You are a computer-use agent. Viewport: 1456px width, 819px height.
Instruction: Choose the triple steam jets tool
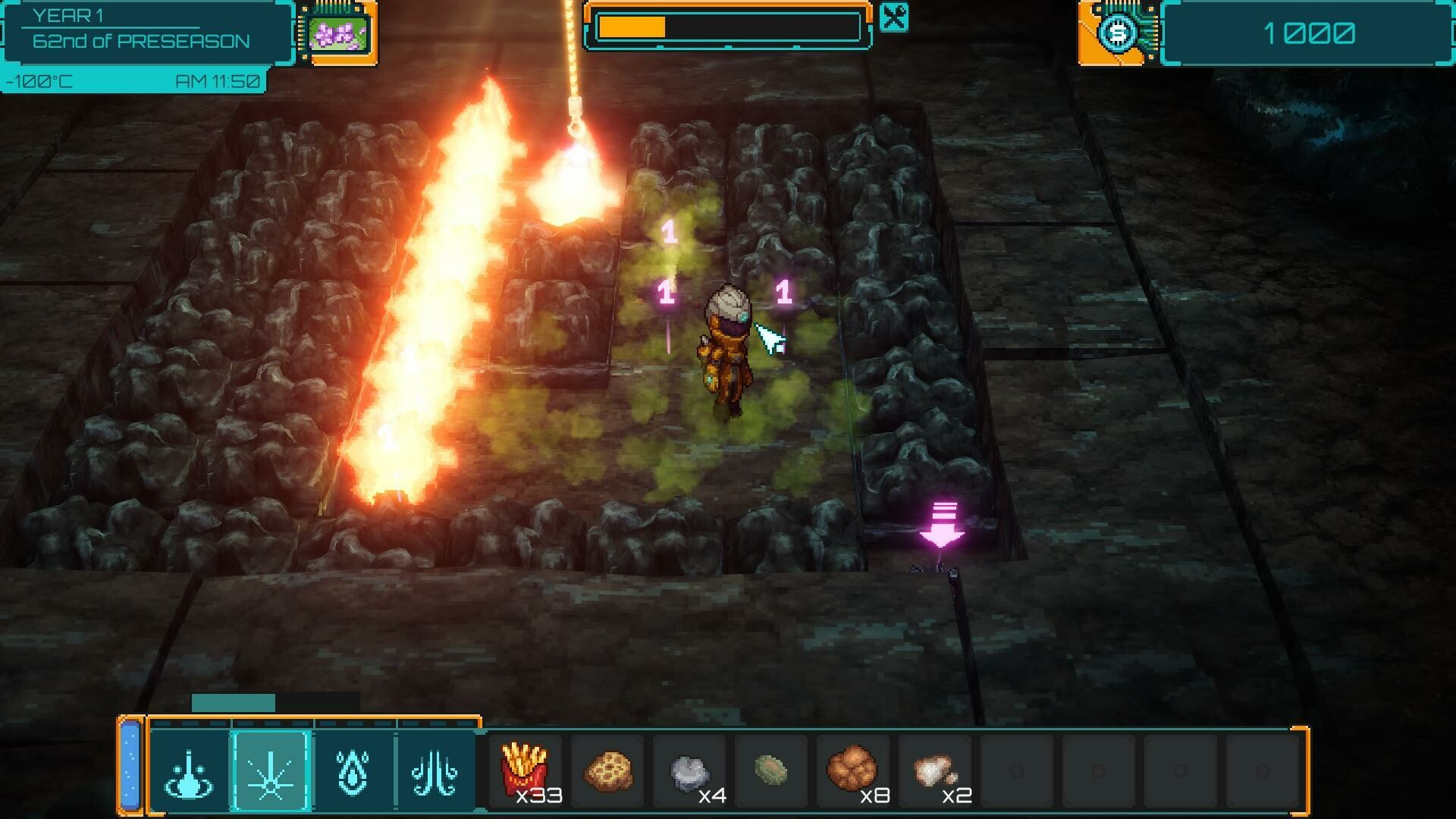point(435,772)
